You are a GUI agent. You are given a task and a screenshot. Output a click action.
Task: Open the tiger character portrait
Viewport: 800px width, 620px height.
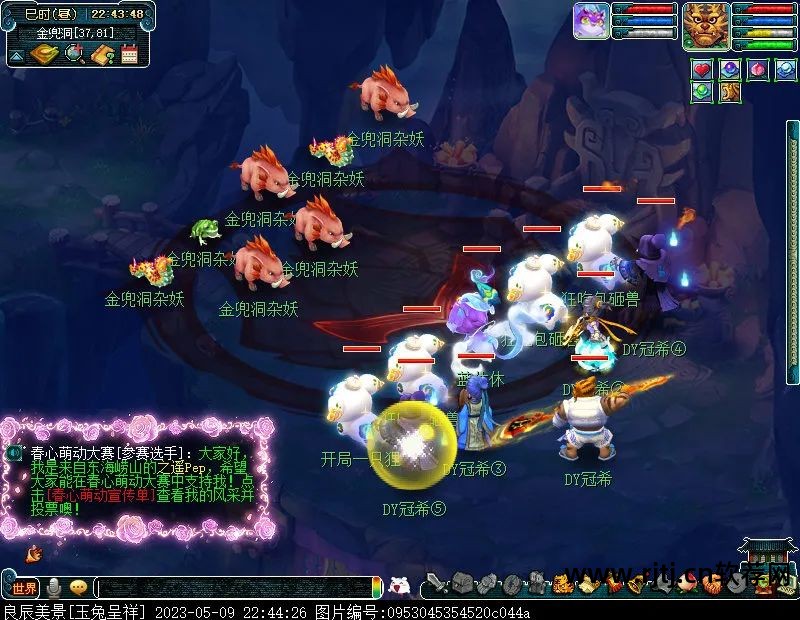(705, 25)
